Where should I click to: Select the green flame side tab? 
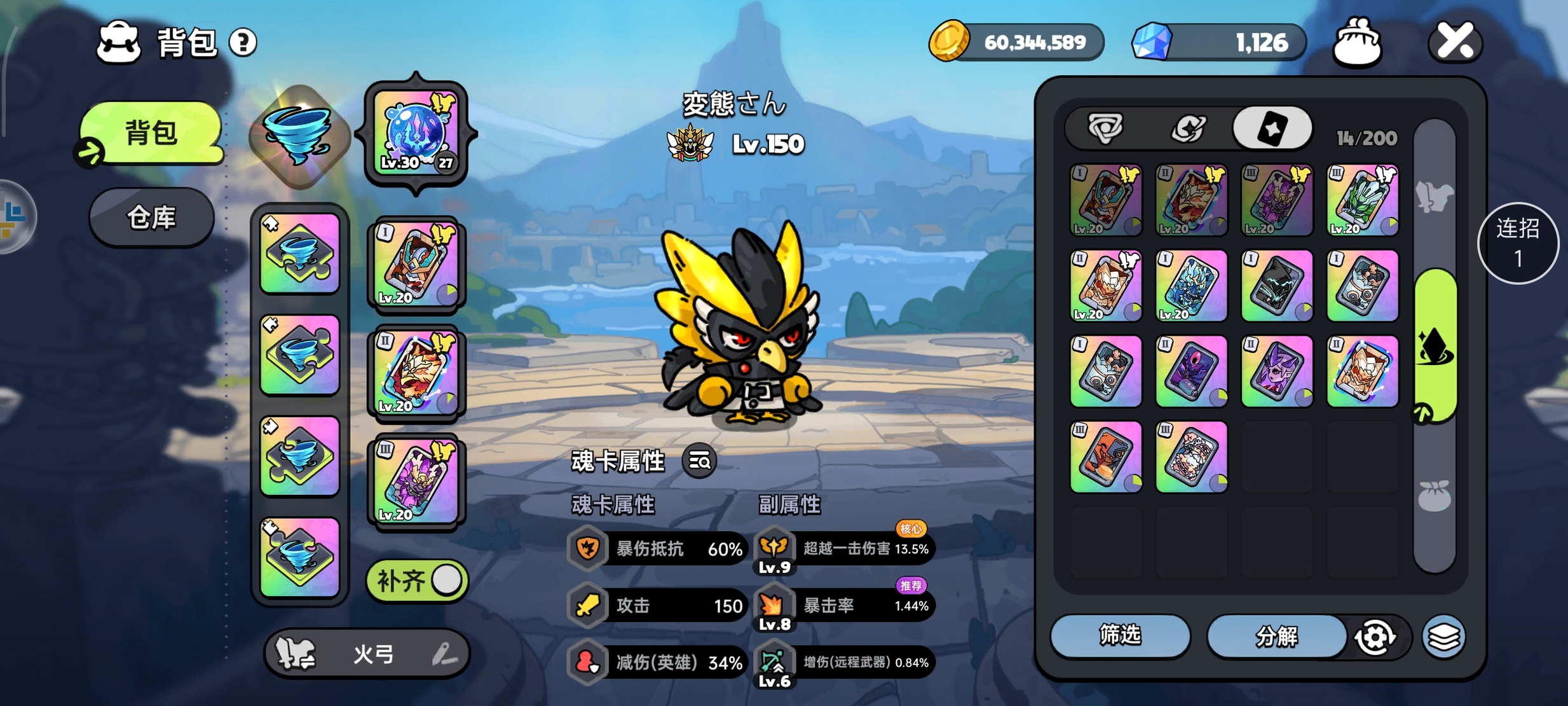coord(1435,346)
